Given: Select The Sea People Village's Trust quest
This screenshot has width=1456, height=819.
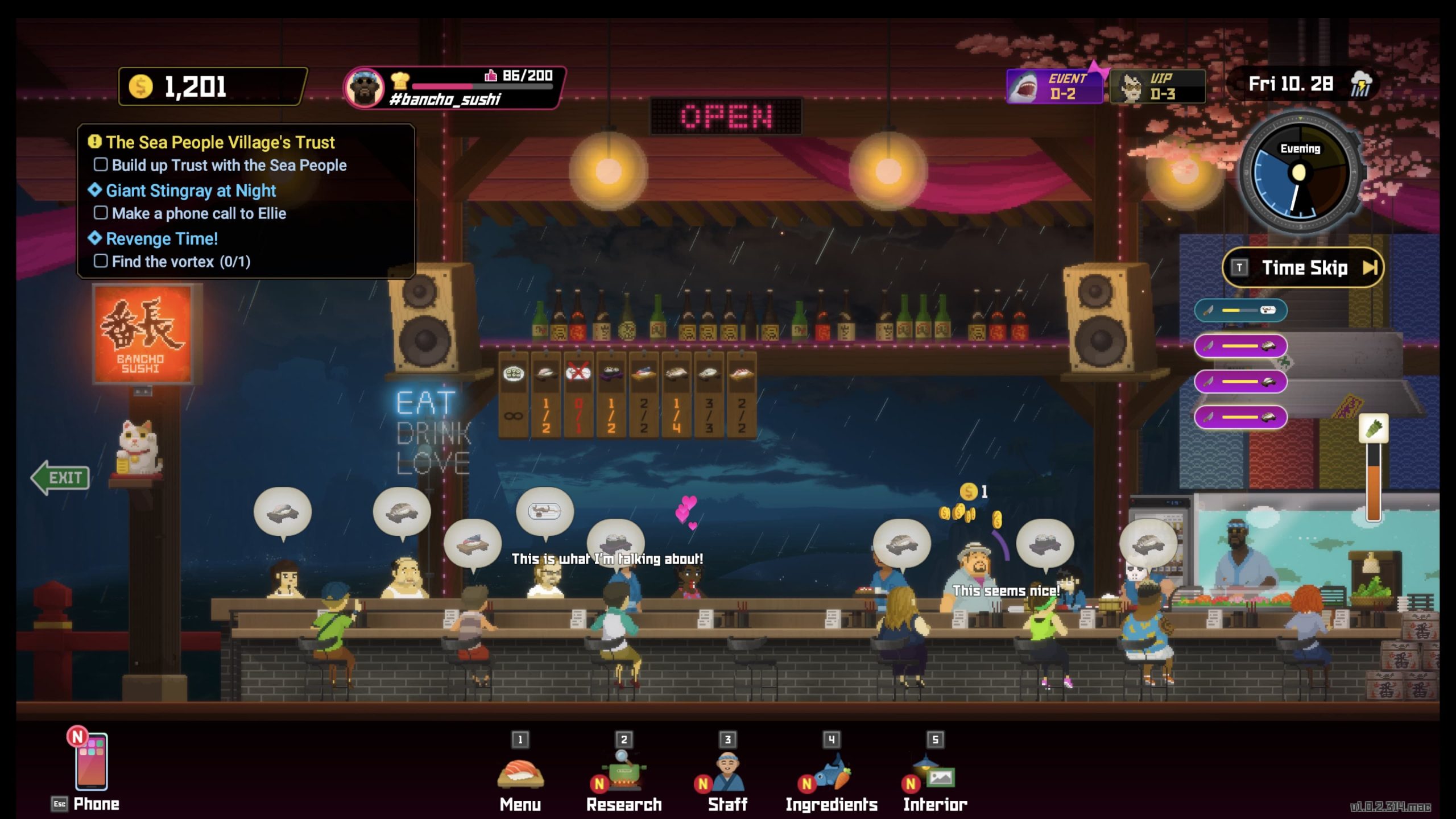Looking at the screenshot, I should 220,142.
